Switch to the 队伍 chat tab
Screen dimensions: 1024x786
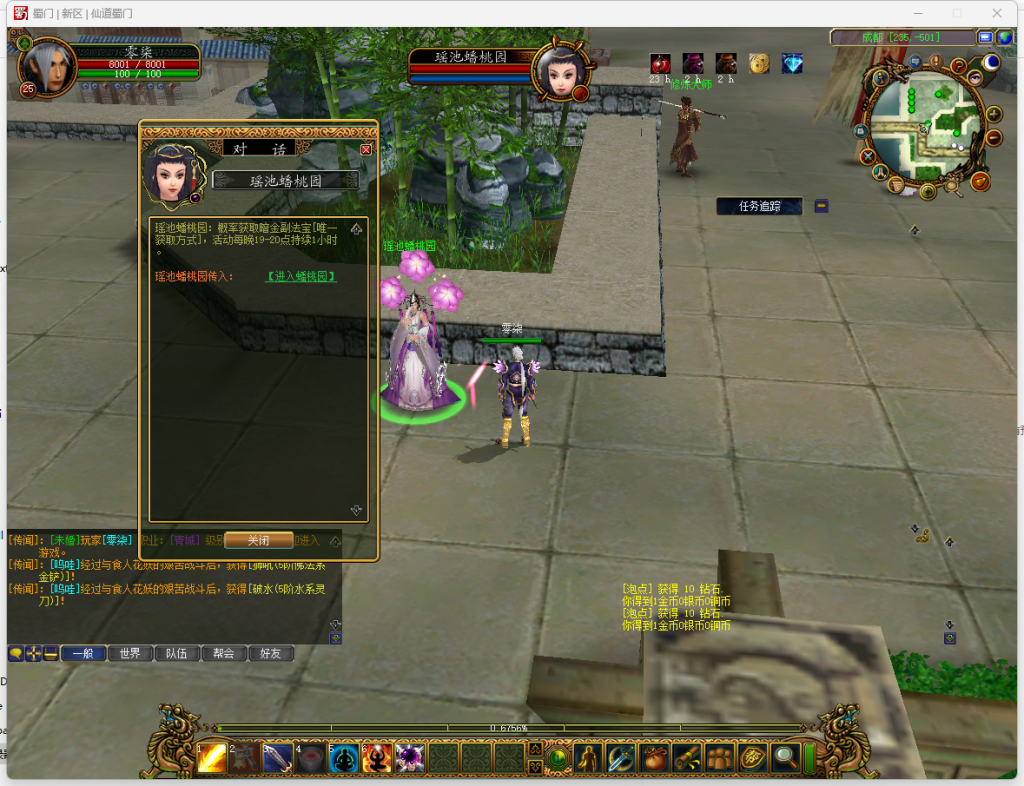coord(177,653)
